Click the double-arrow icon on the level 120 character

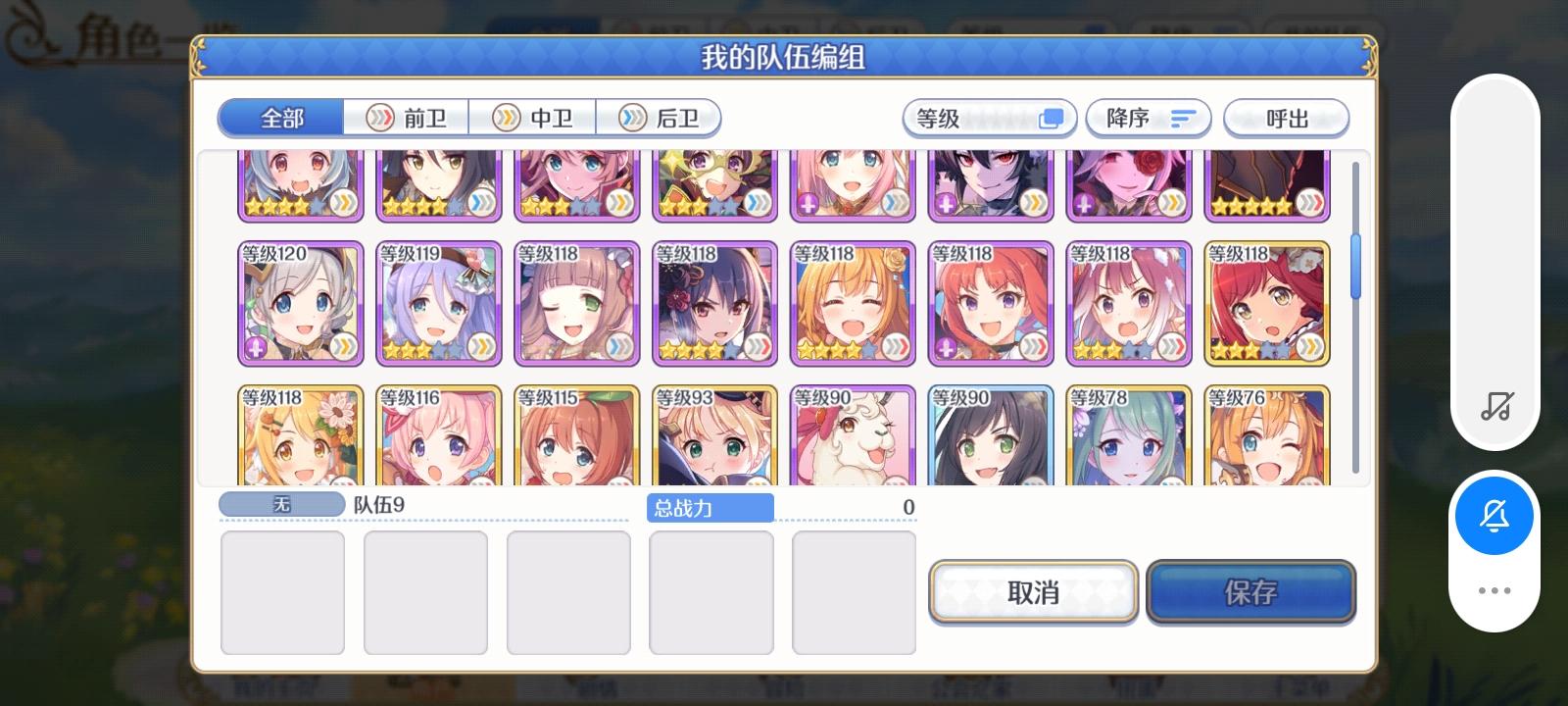[345, 345]
